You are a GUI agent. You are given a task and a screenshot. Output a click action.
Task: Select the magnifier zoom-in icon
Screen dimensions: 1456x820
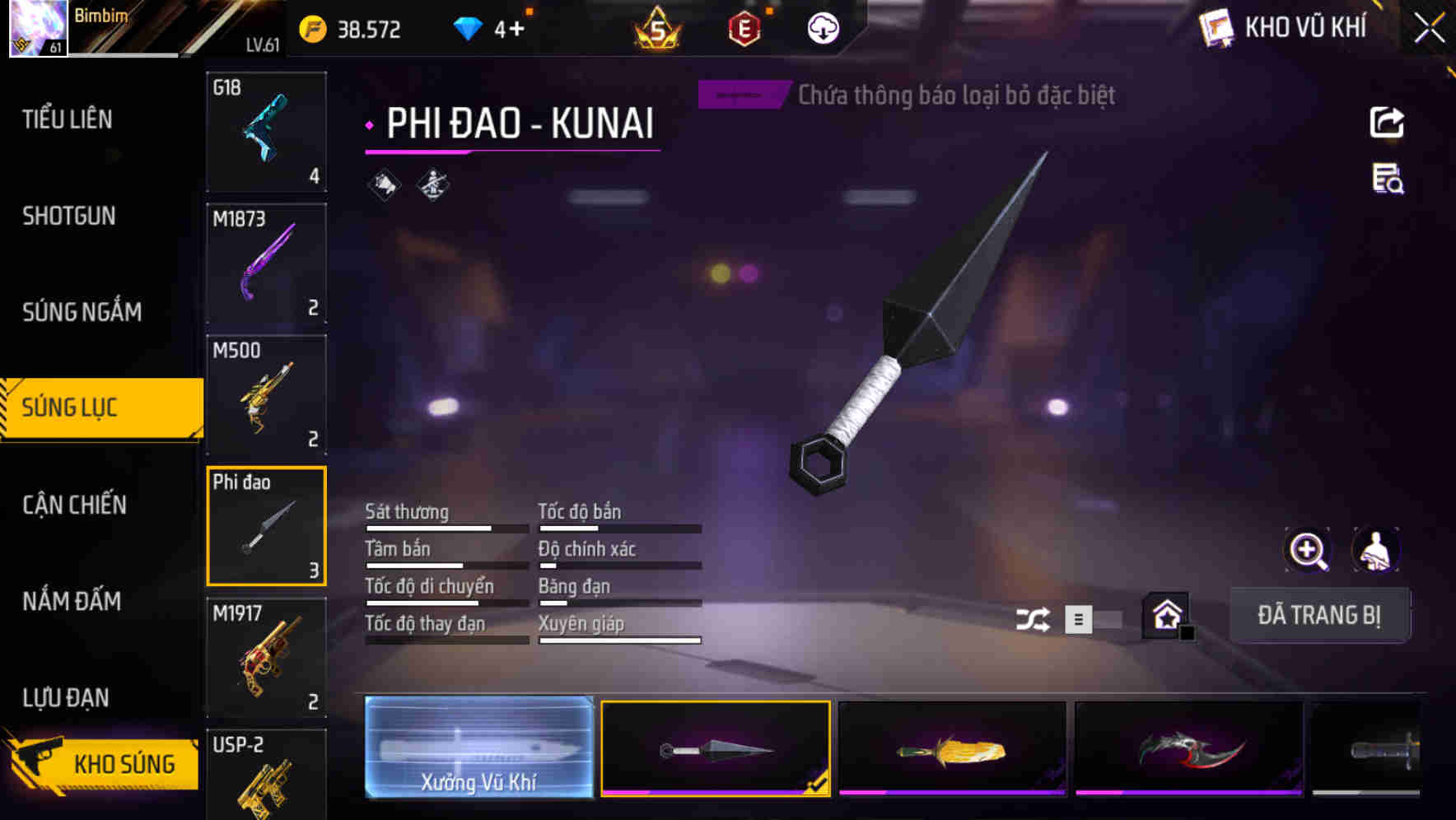pos(1308,550)
